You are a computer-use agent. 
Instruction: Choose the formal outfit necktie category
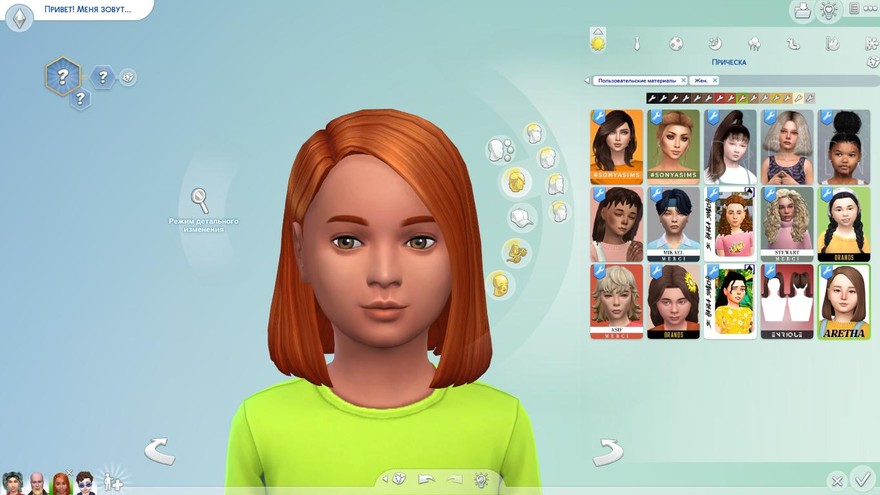pyautogui.click(x=636, y=44)
